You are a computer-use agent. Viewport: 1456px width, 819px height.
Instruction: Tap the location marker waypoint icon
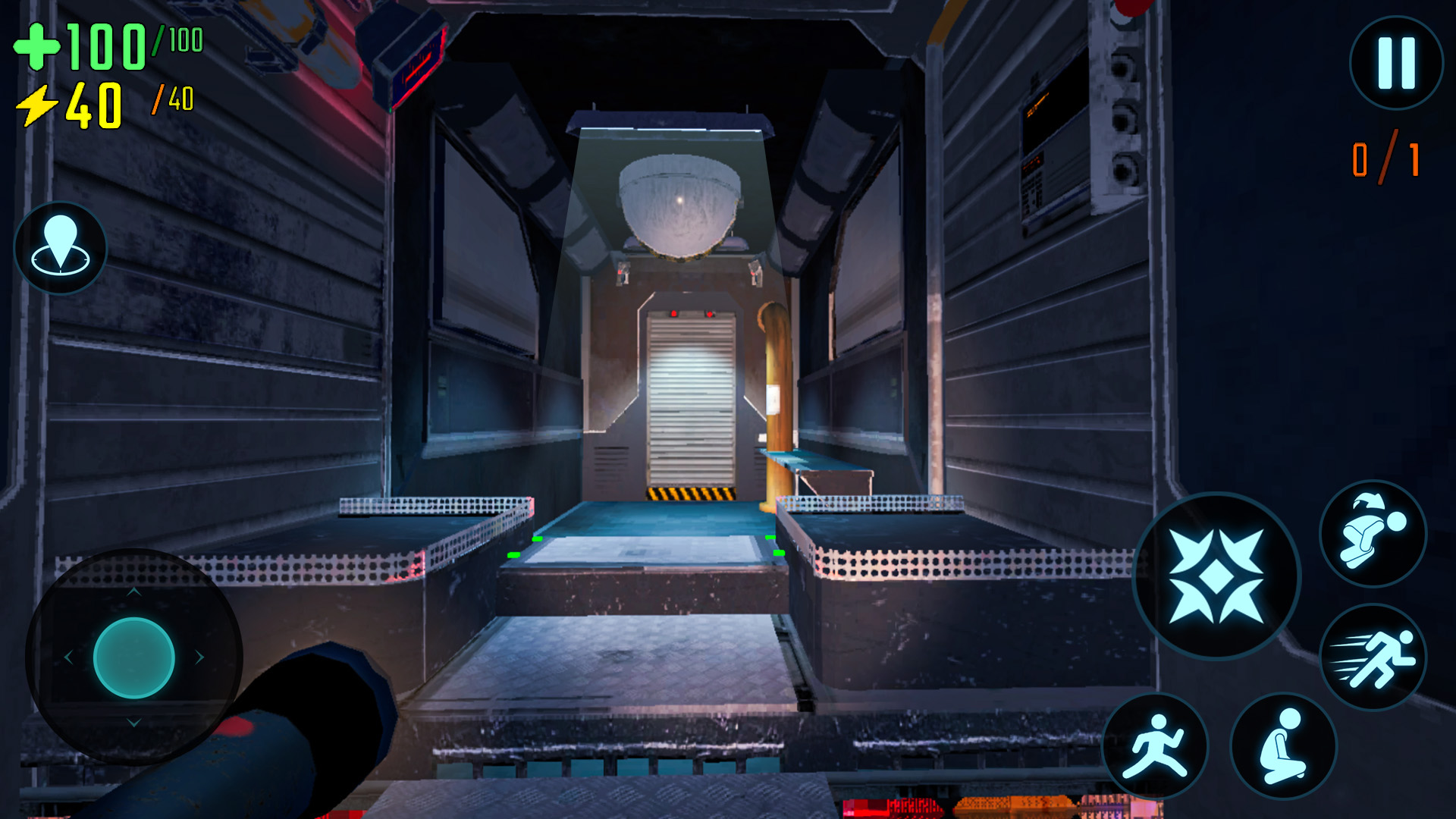(61, 247)
